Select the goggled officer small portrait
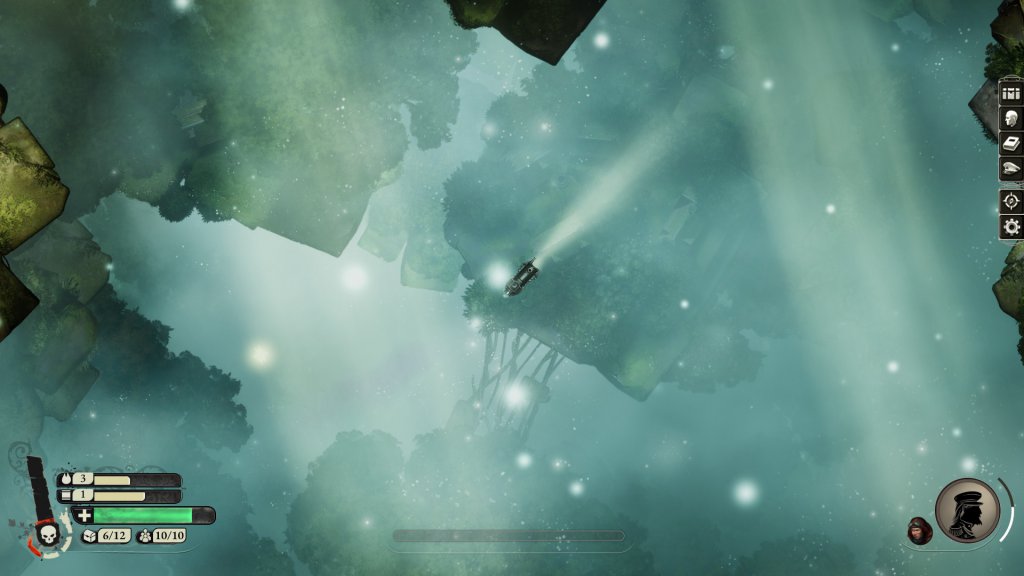Viewport: 1024px width, 576px height. pos(919,531)
